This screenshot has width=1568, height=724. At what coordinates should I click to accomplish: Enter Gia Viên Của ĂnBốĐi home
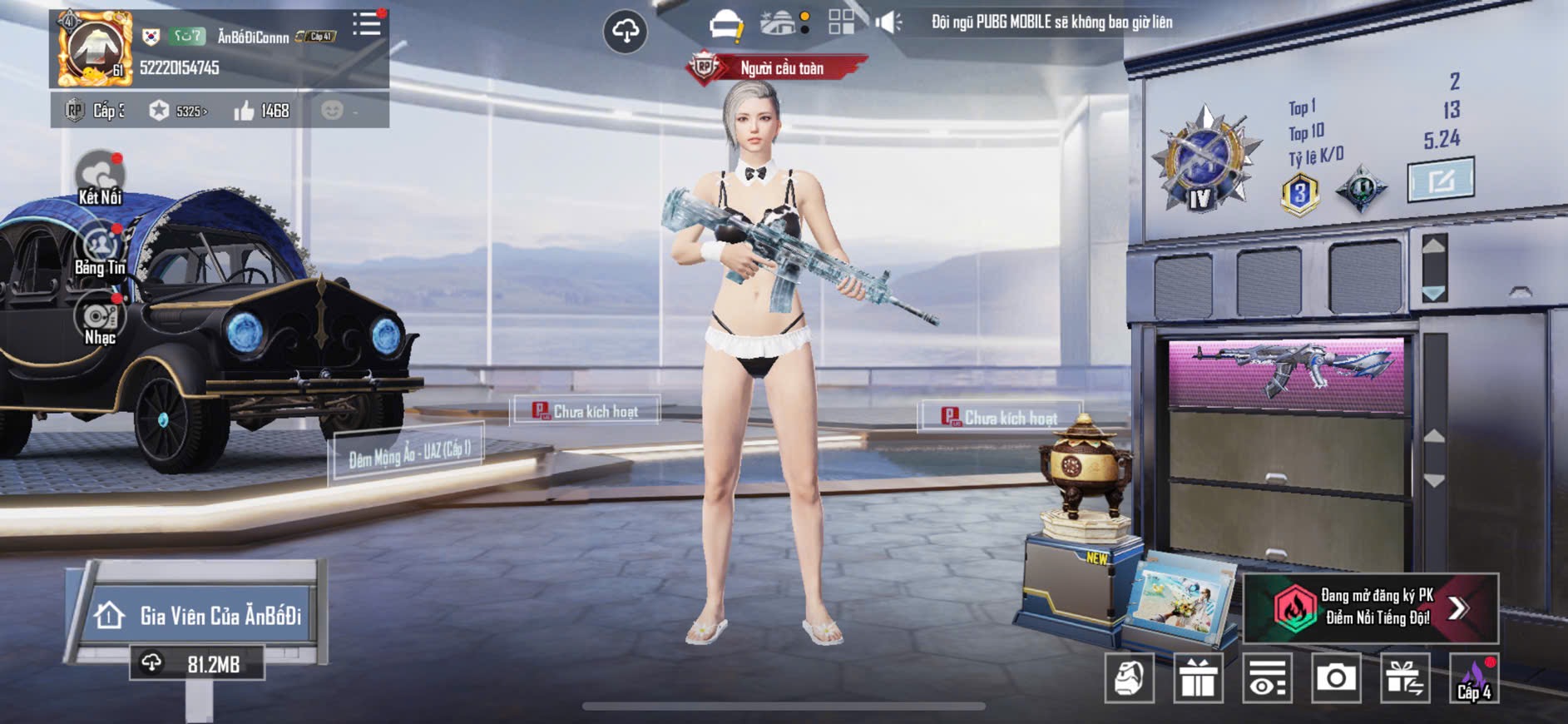[200, 616]
